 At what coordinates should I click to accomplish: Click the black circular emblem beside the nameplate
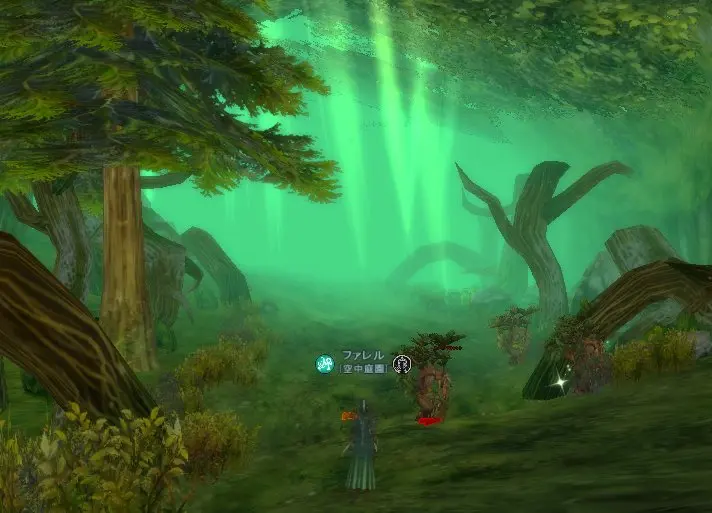[x=403, y=363]
